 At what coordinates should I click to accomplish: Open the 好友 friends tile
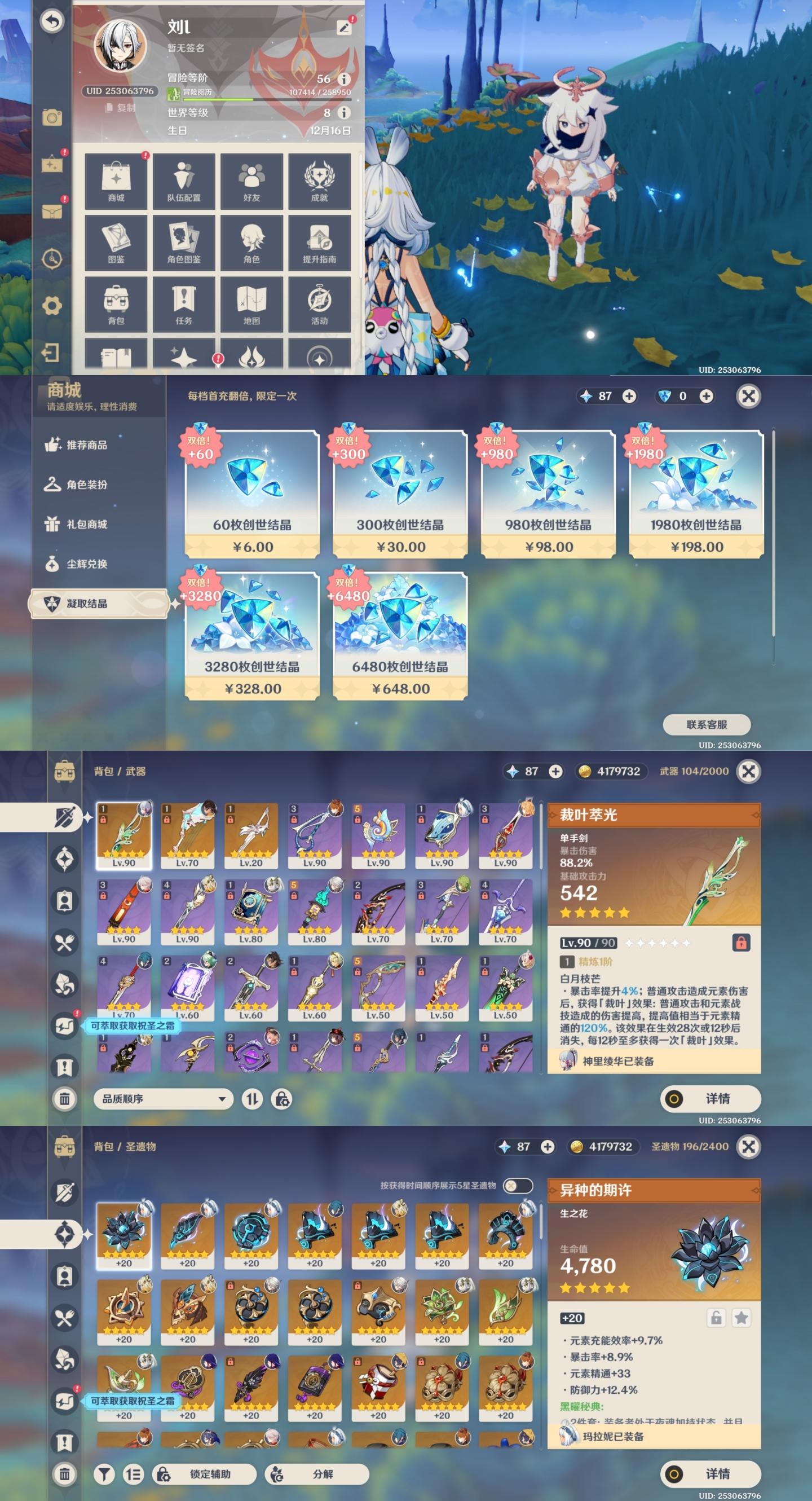tap(251, 181)
